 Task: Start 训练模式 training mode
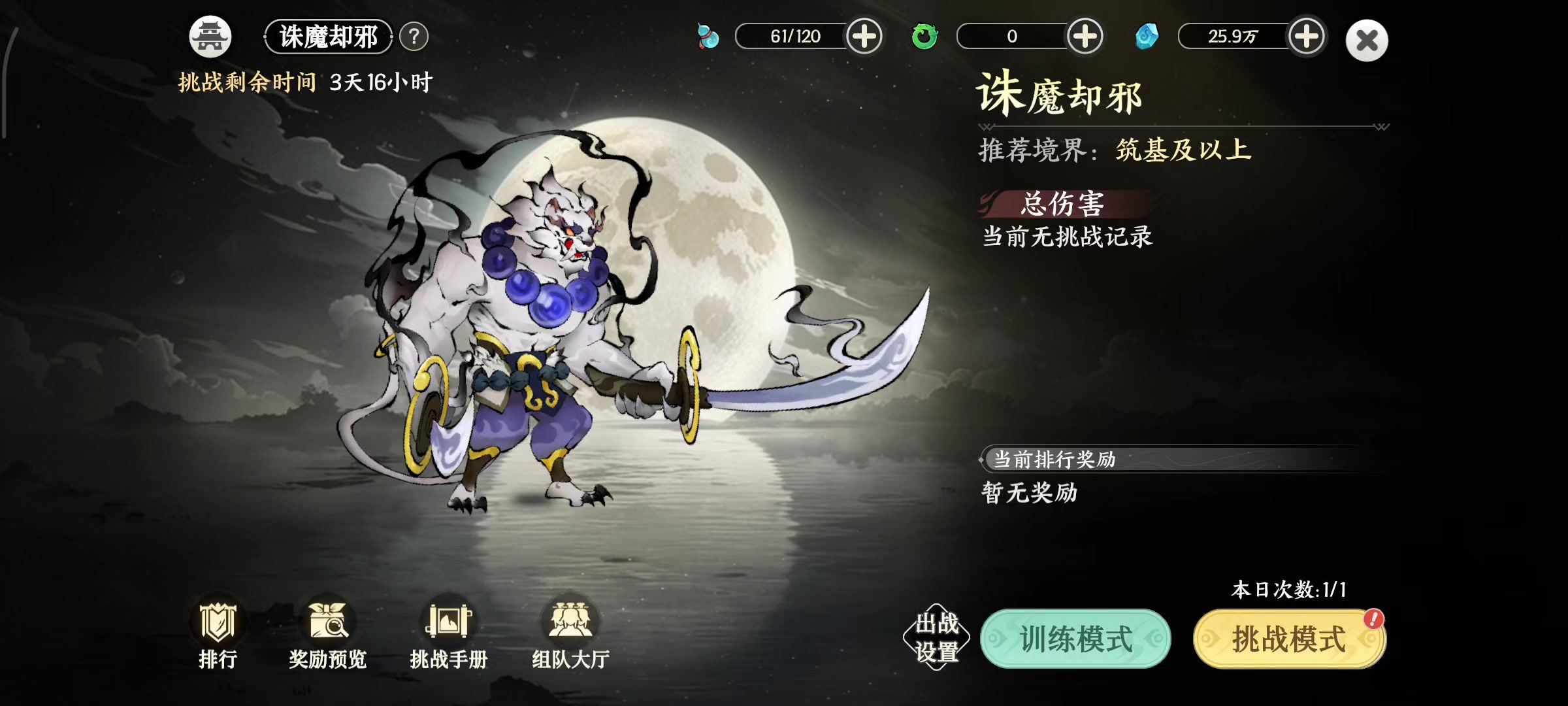pos(1073,639)
